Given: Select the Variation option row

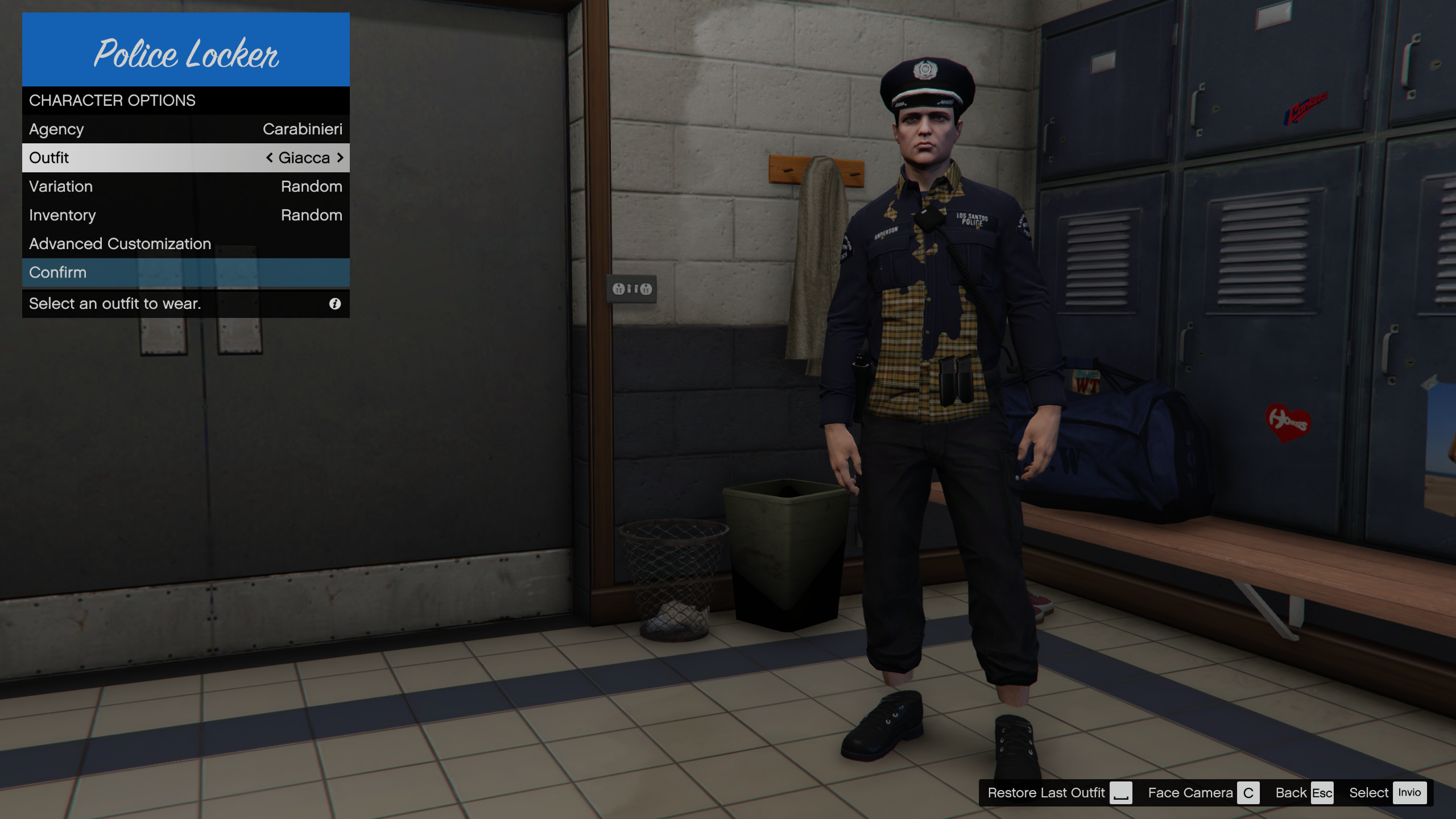Looking at the screenshot, I should coord(185,187).
